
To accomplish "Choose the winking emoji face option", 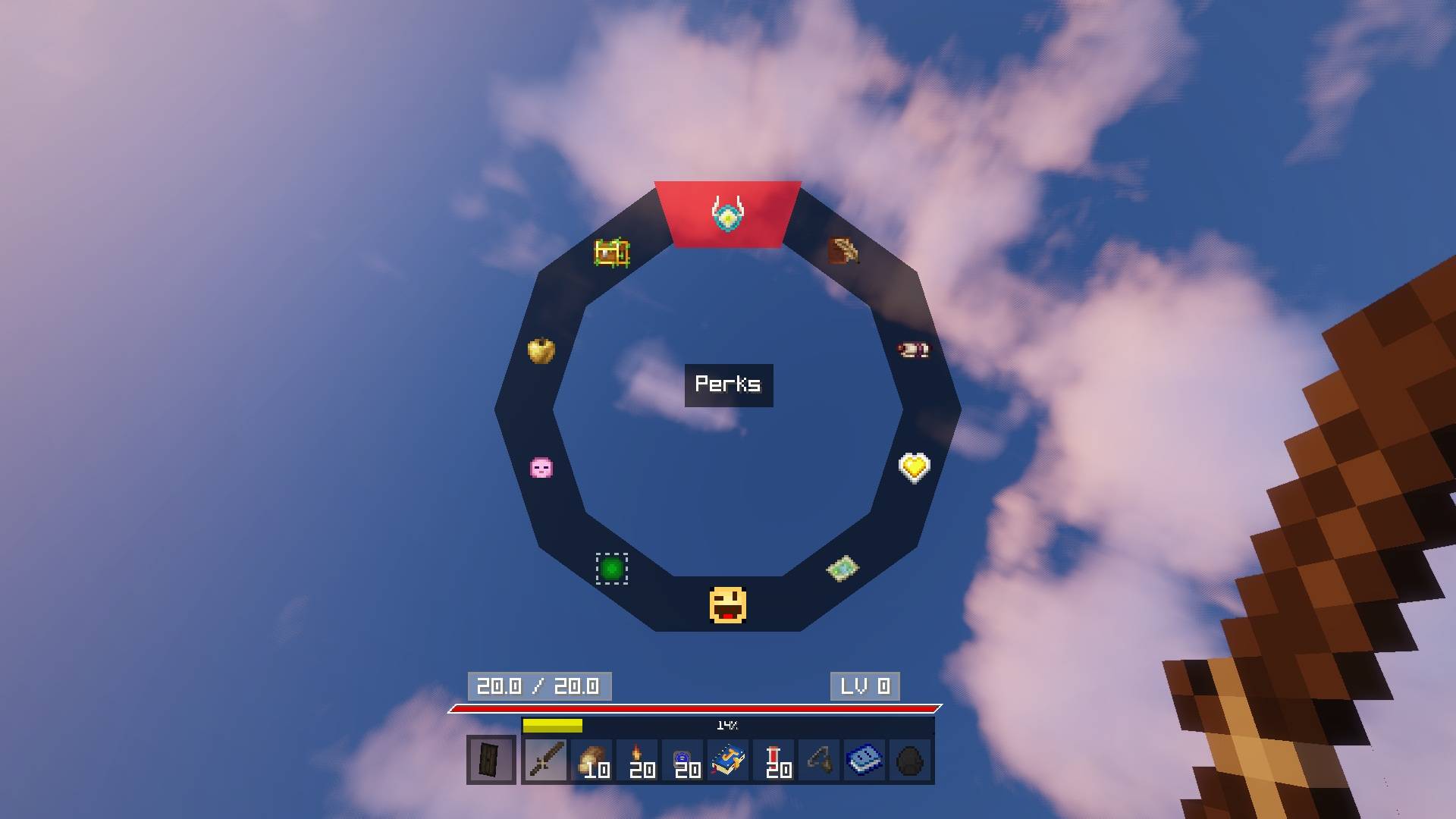I will 727,605.
